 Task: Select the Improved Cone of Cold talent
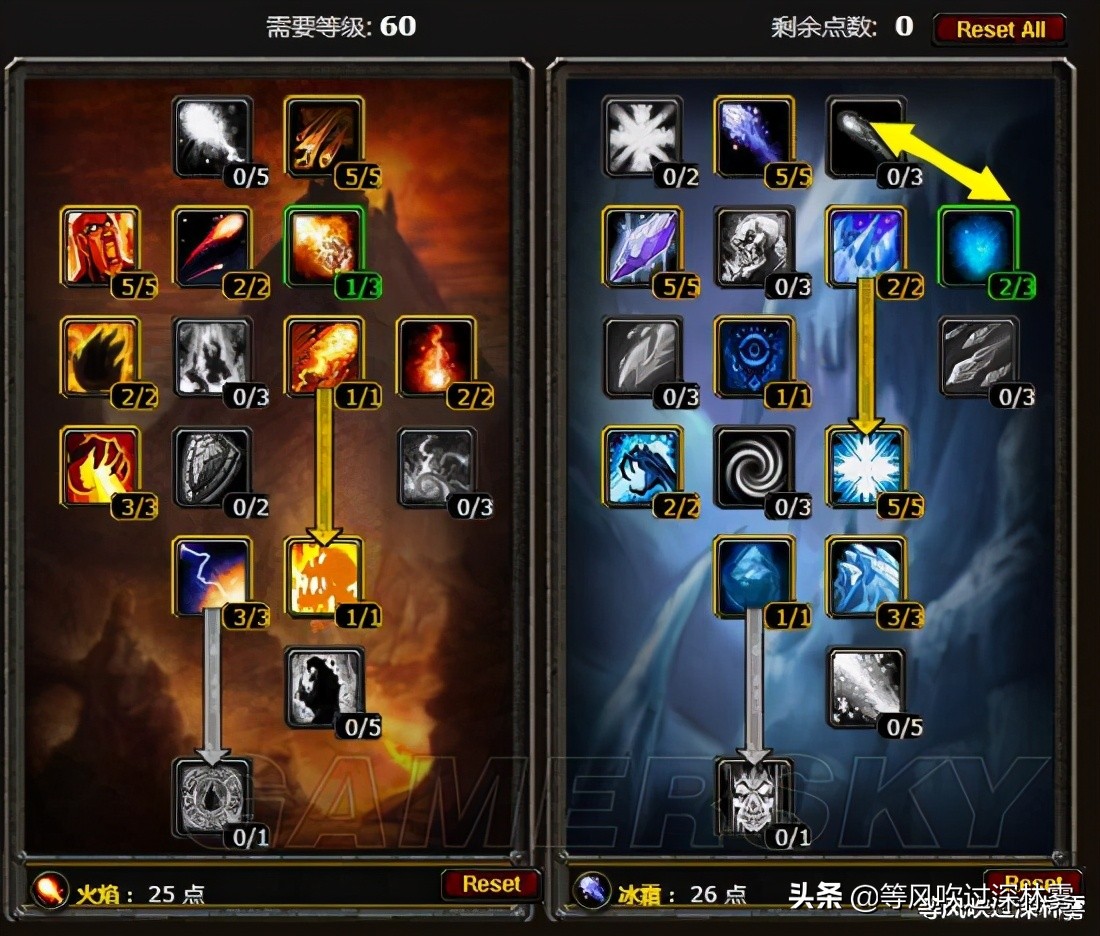[865, 576]
